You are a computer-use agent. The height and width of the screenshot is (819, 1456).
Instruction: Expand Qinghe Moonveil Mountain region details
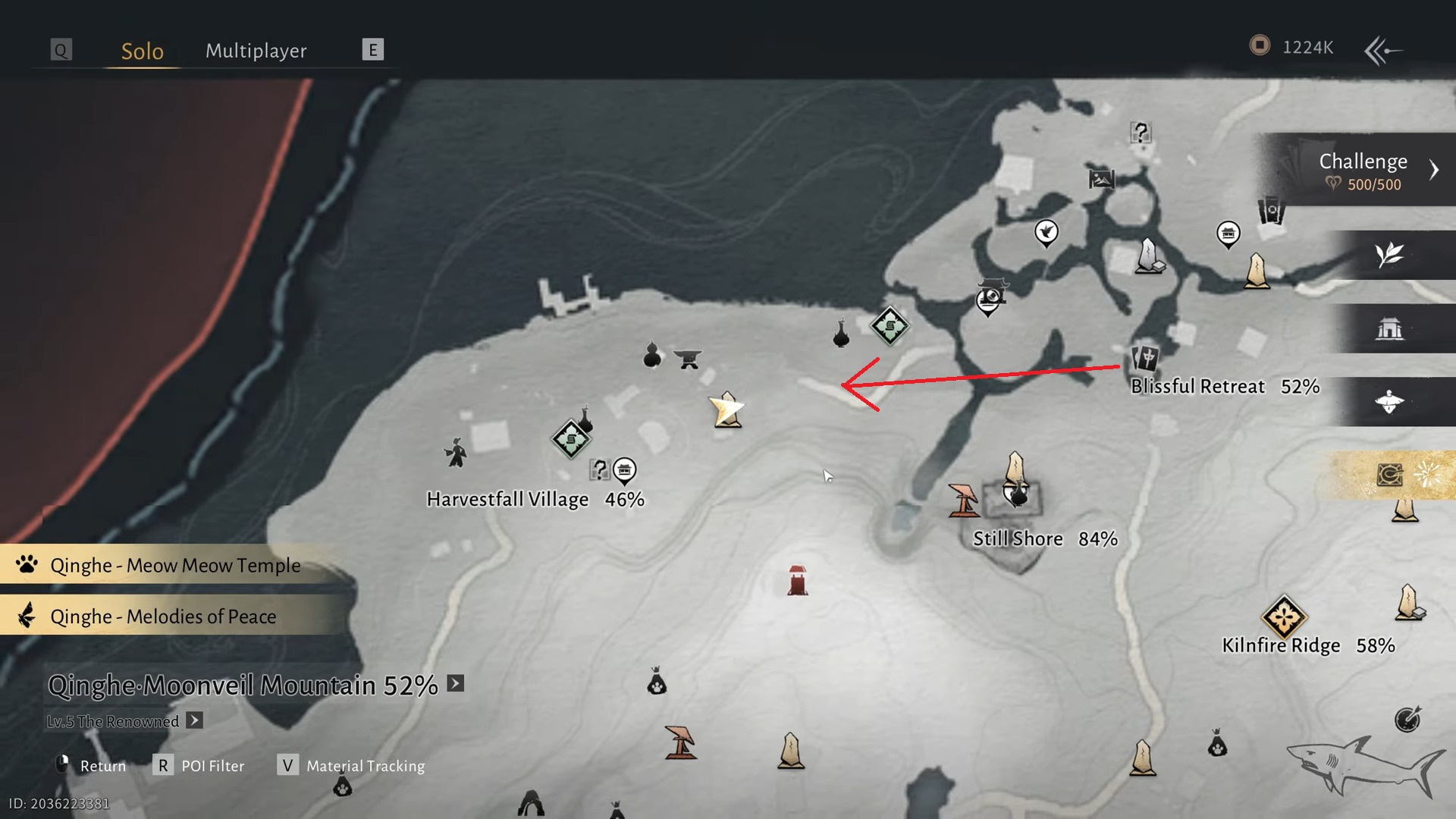[x=455, y=684]
